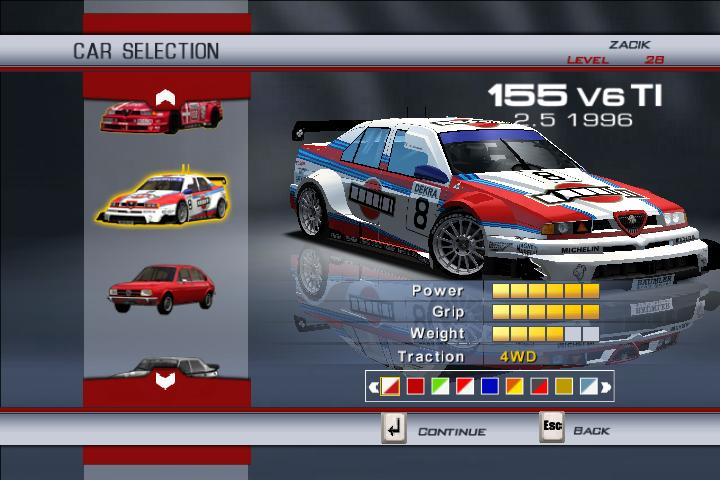Viewport: 722px width, 481px height.
Task: Go back from car selection
Action: [552, 429]
